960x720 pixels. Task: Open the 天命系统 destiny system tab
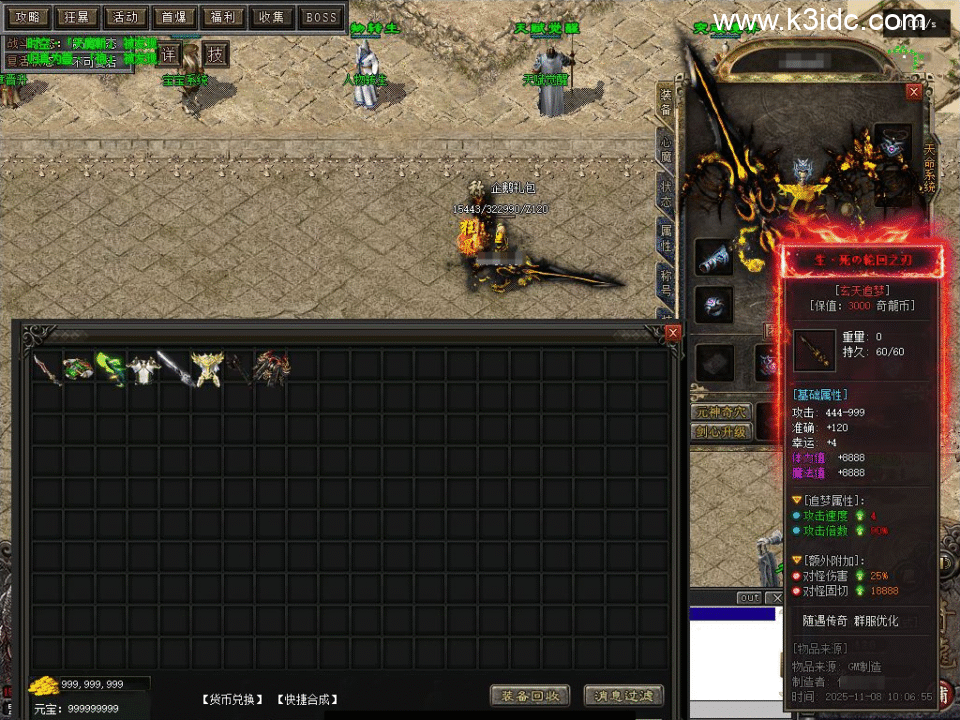[x=930, y=165]
